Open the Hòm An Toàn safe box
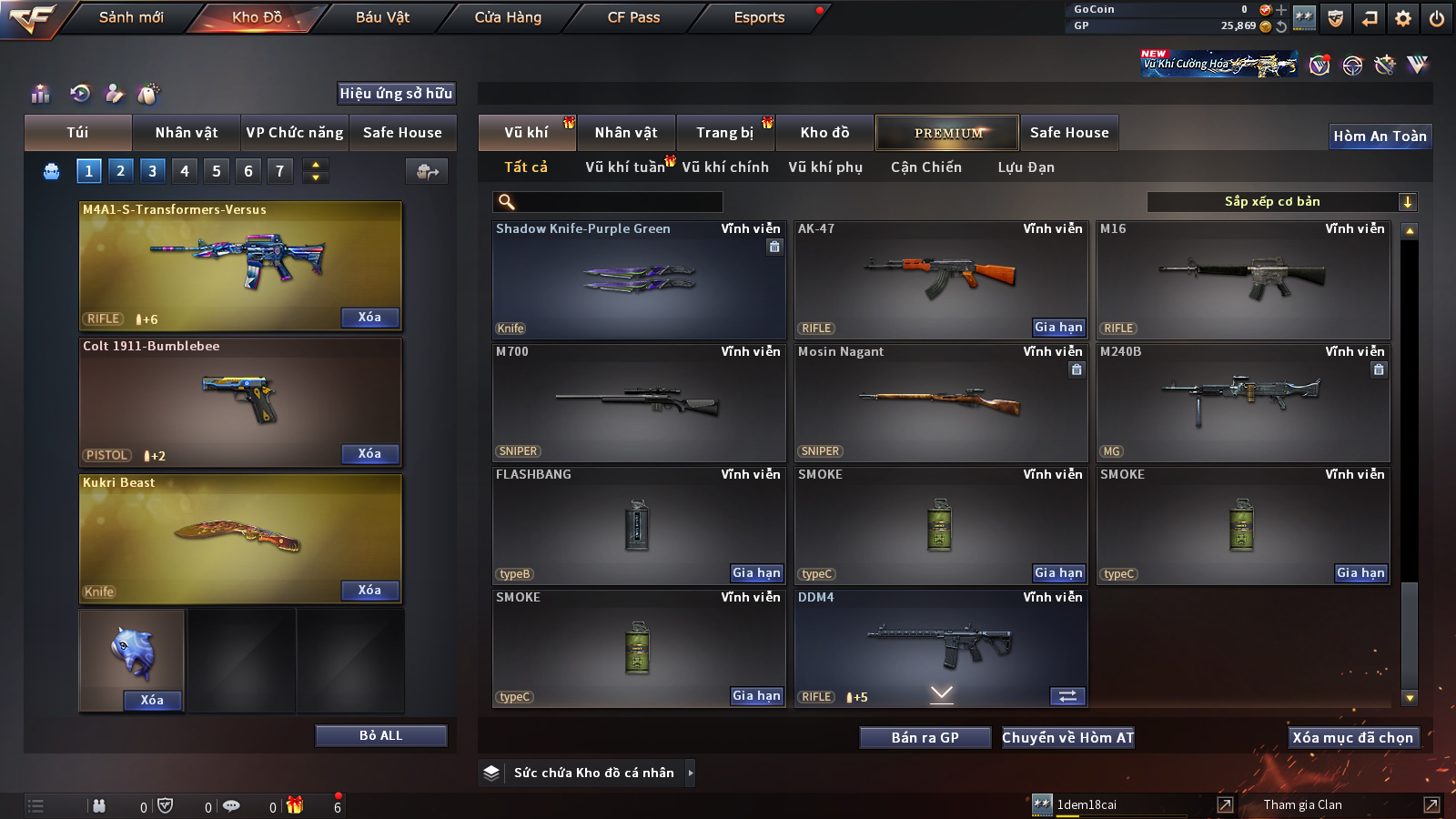The width and height of the screenshot is (1456, 819). click(1380, 136)
